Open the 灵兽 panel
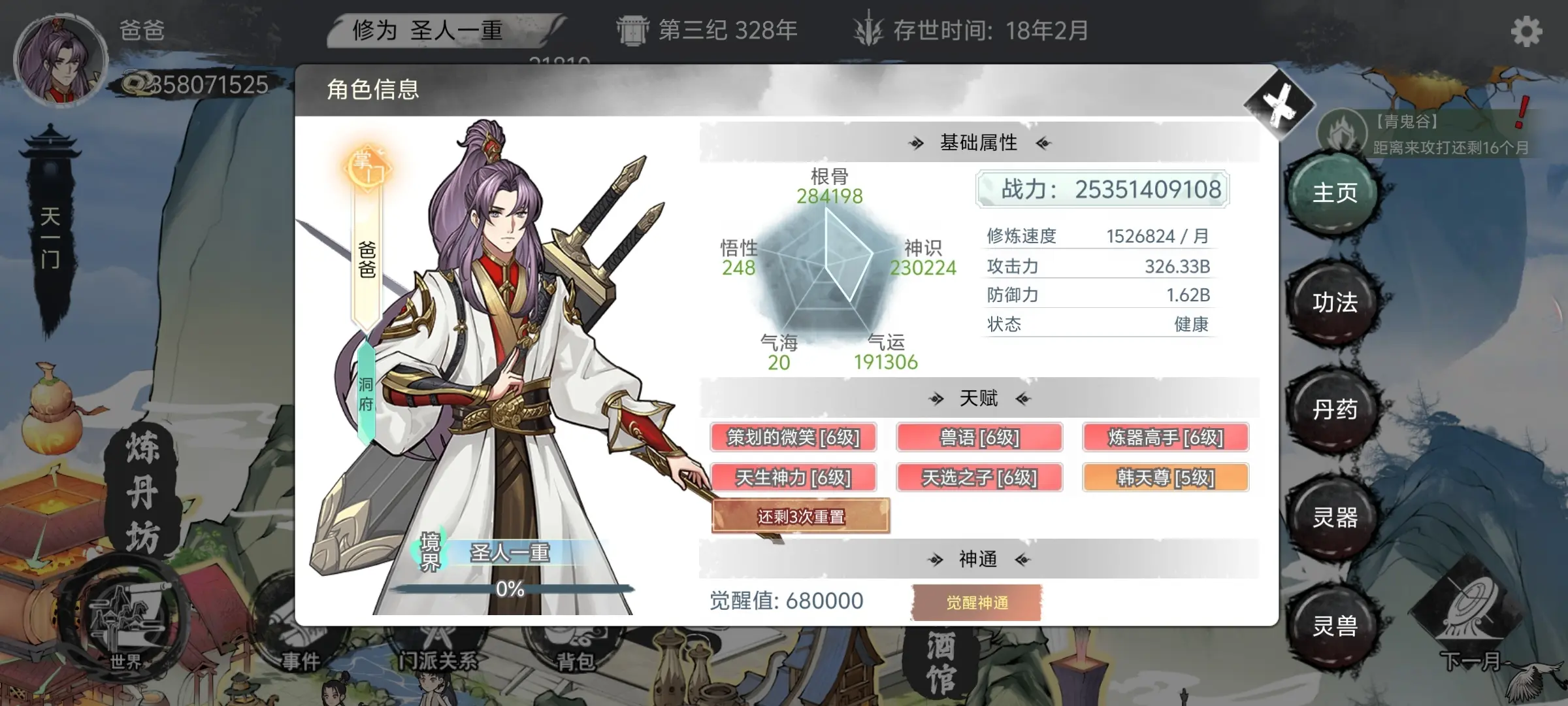The image size is (1568, 706). point(1333,626)
